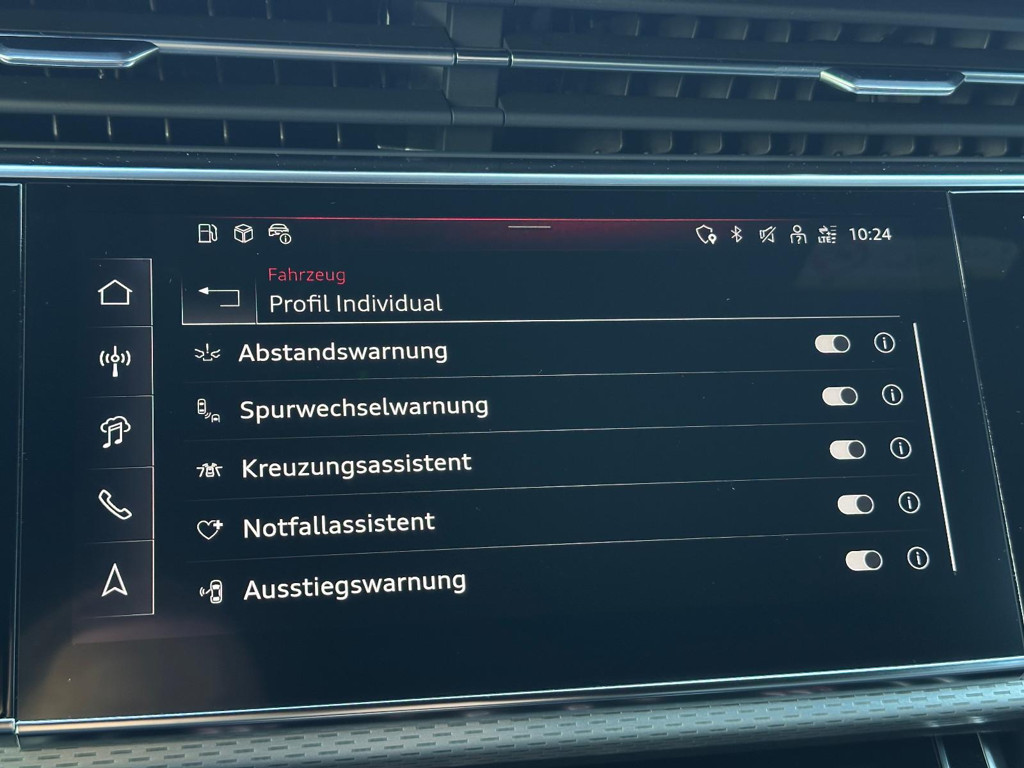This screenshot has width=1024, height=768.
Task: Show info for Ausstiegswarnung
Action: pyautogui.click(x=918, y=558)
